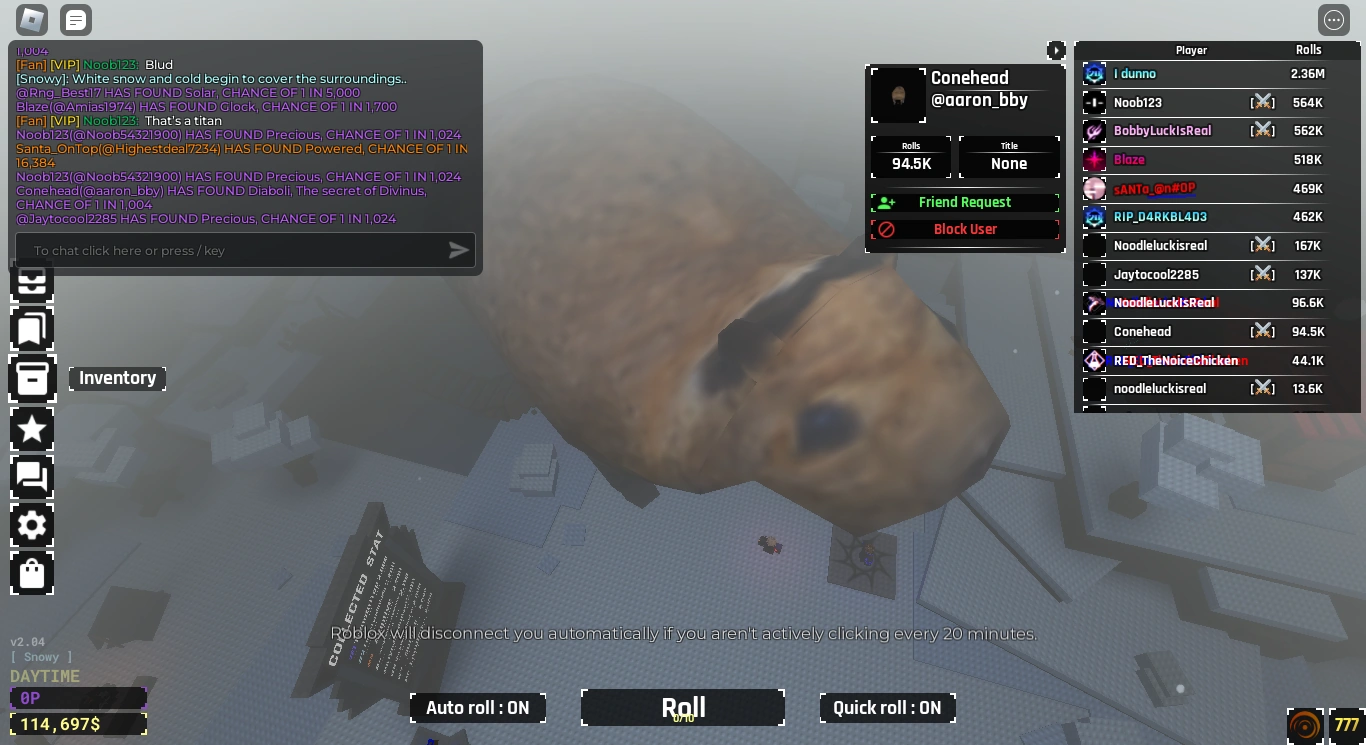The width and height of the screenshot is (1366, 745).
Task: Disable Quick roll
Action: click(887, 707)
